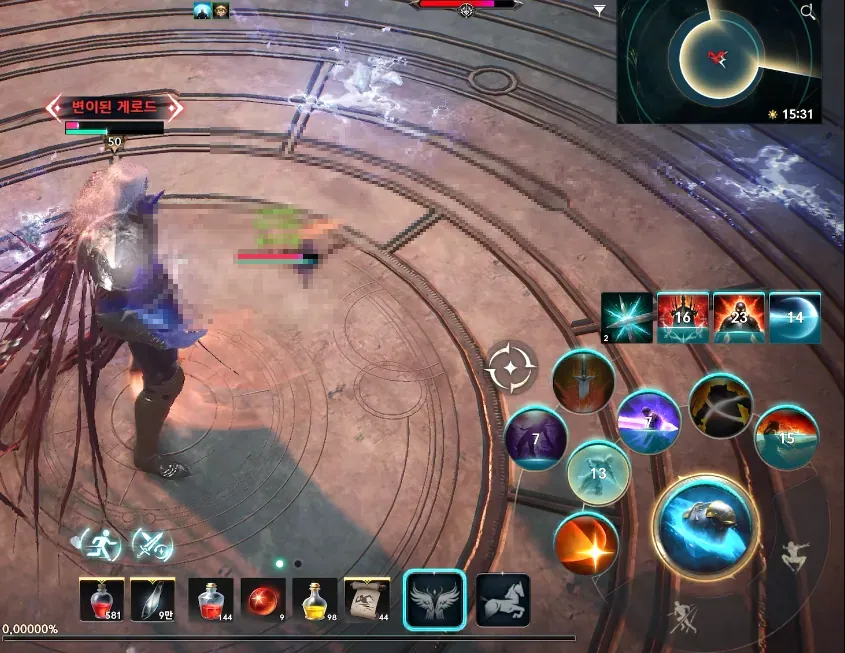Viewport: 845px width, 653px height.
Task: Activate the downward sword strike skill
Action: pos(584,382)
